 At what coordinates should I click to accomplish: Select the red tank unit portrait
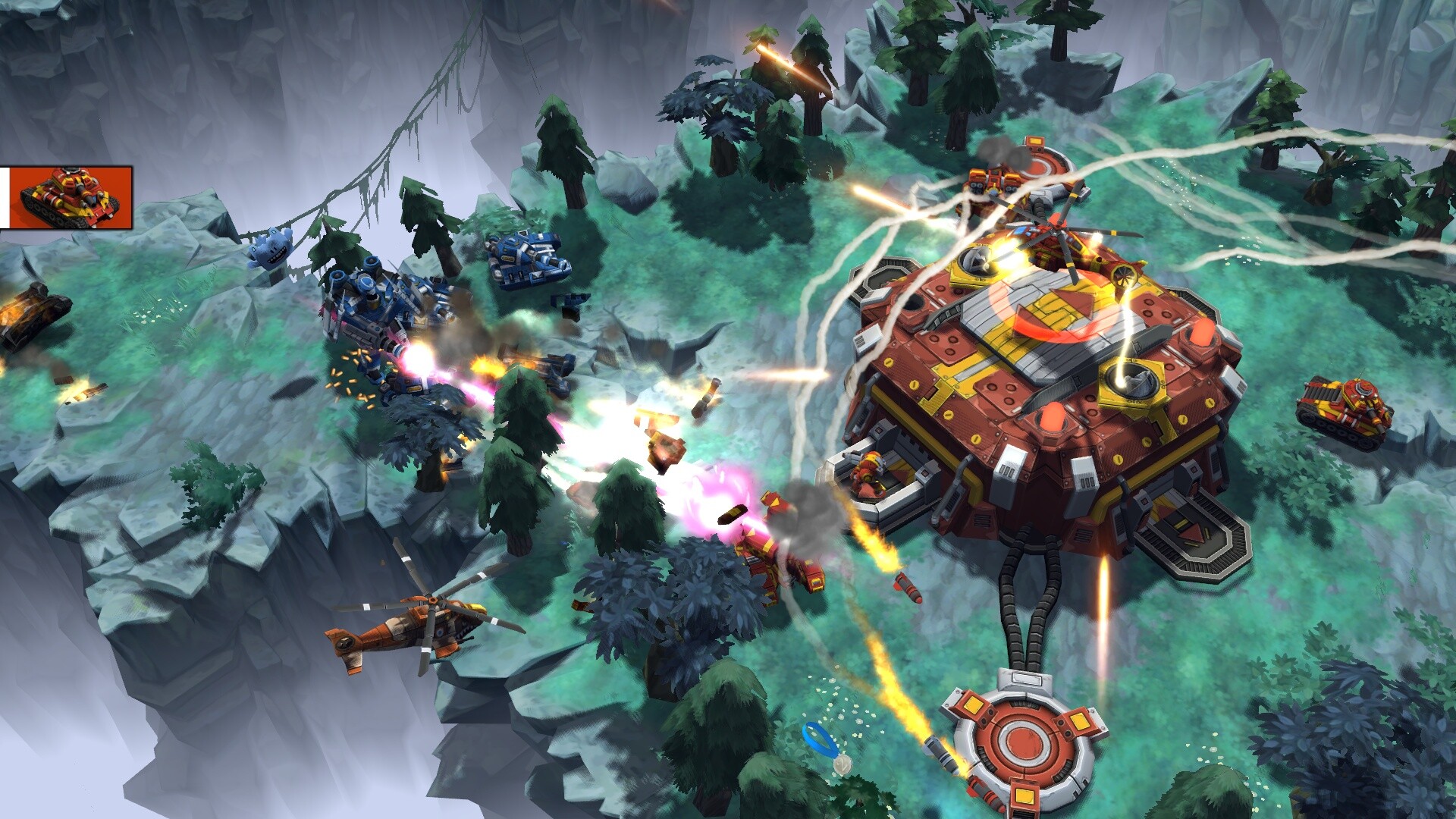click(x=70, y=198)
